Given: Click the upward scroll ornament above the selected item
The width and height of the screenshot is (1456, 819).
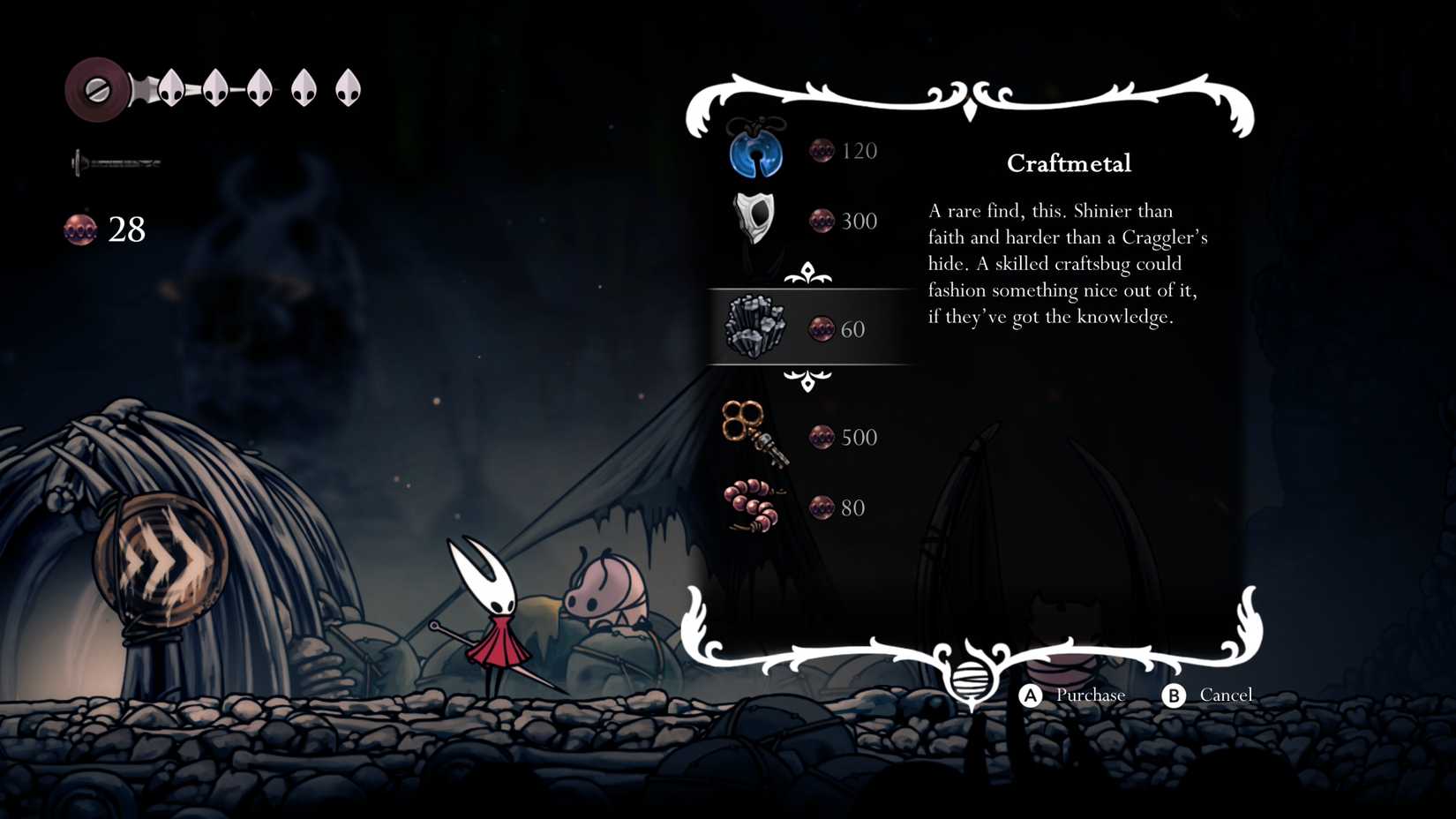Looking at the screenshot, I should click(x=808, y=274).
